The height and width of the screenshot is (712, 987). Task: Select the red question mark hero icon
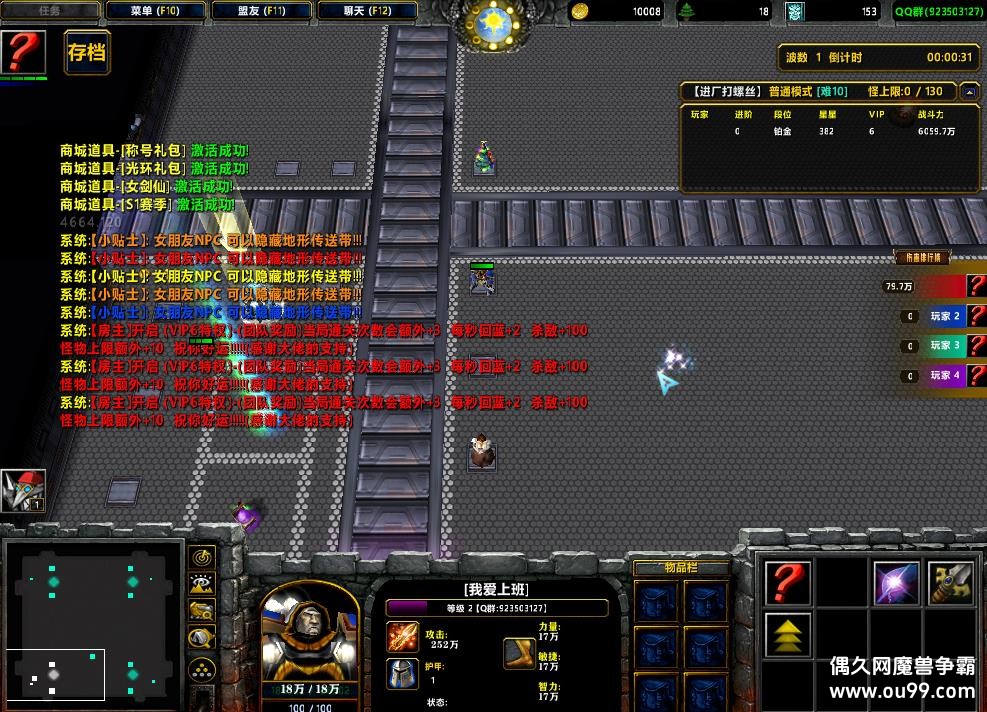23,51
